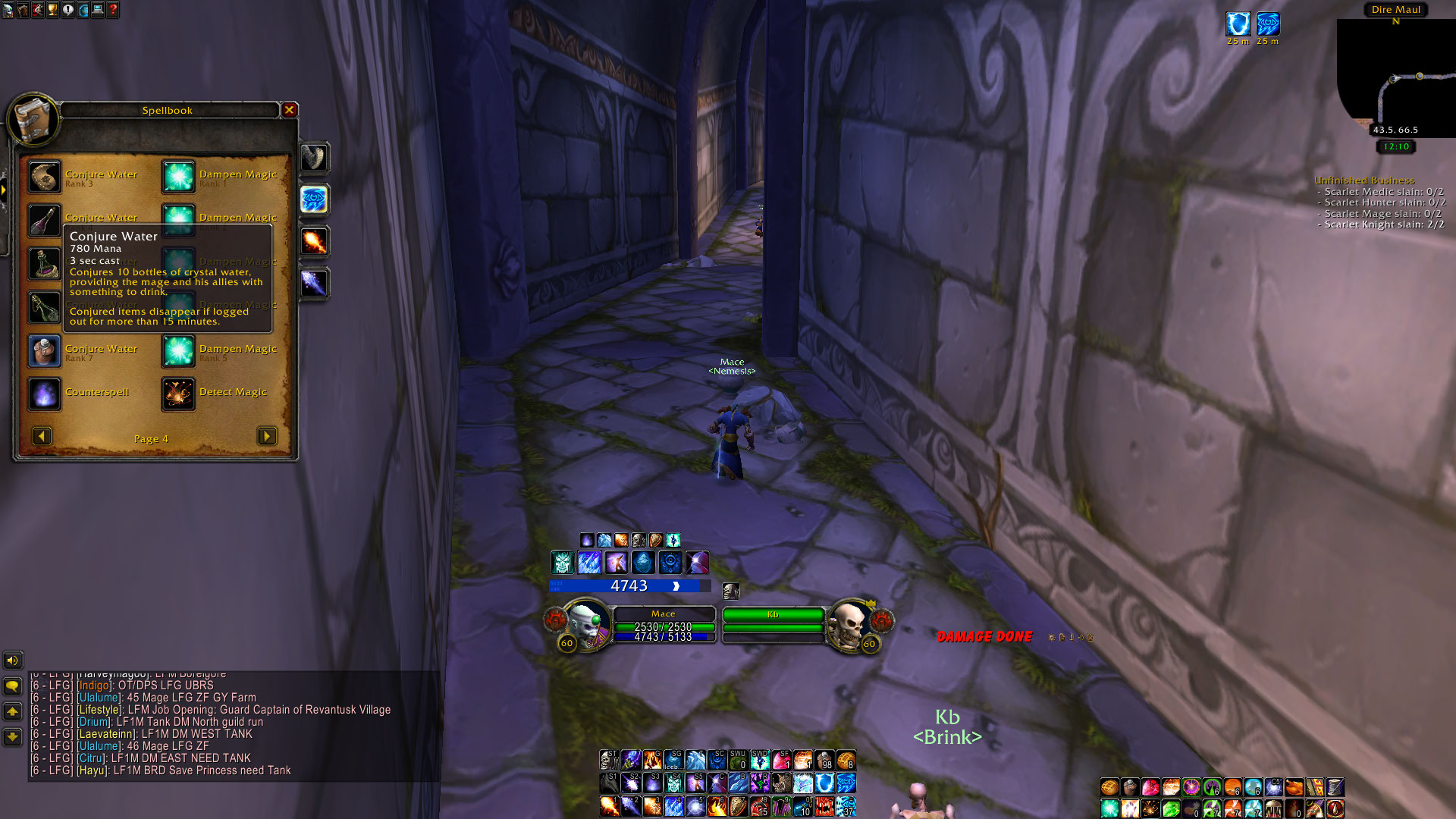Screen dimensions: 1456x819
Task: Switch to the Frost spell tab
Action: (314, 284)
